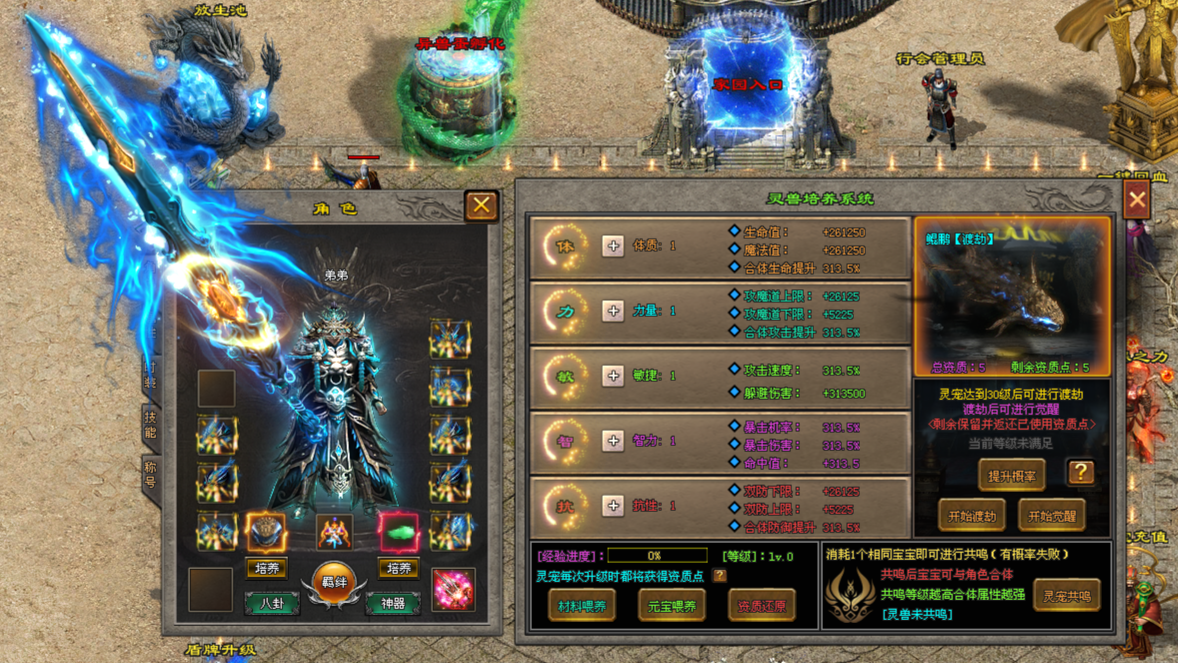Switch to the 技能 skills tab

point(150,425)
